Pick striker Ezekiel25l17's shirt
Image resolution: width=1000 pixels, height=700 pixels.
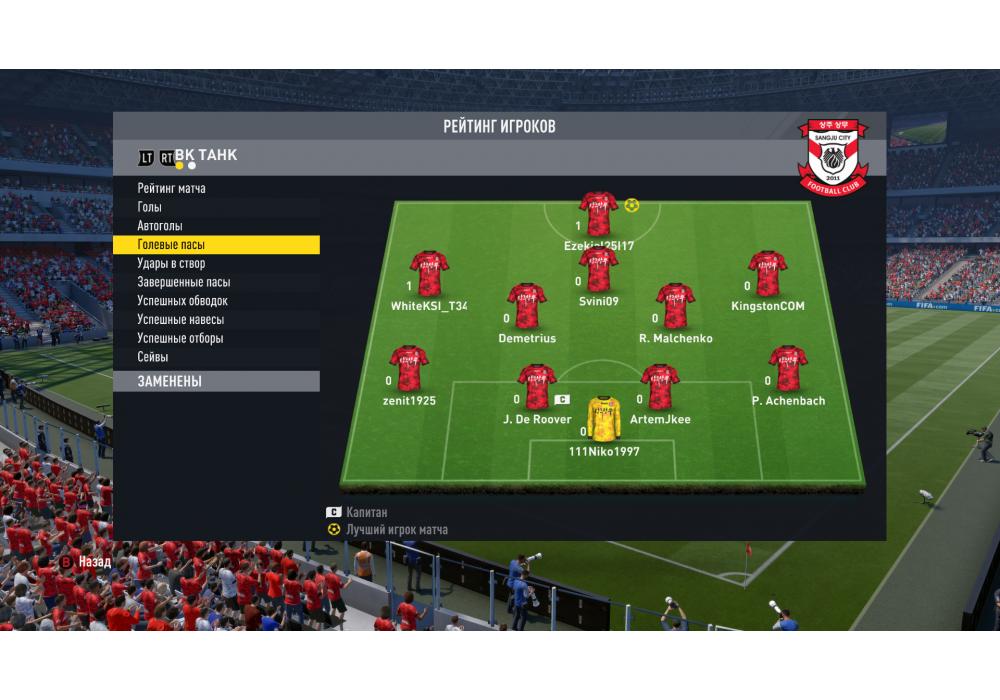click(599, 214)
